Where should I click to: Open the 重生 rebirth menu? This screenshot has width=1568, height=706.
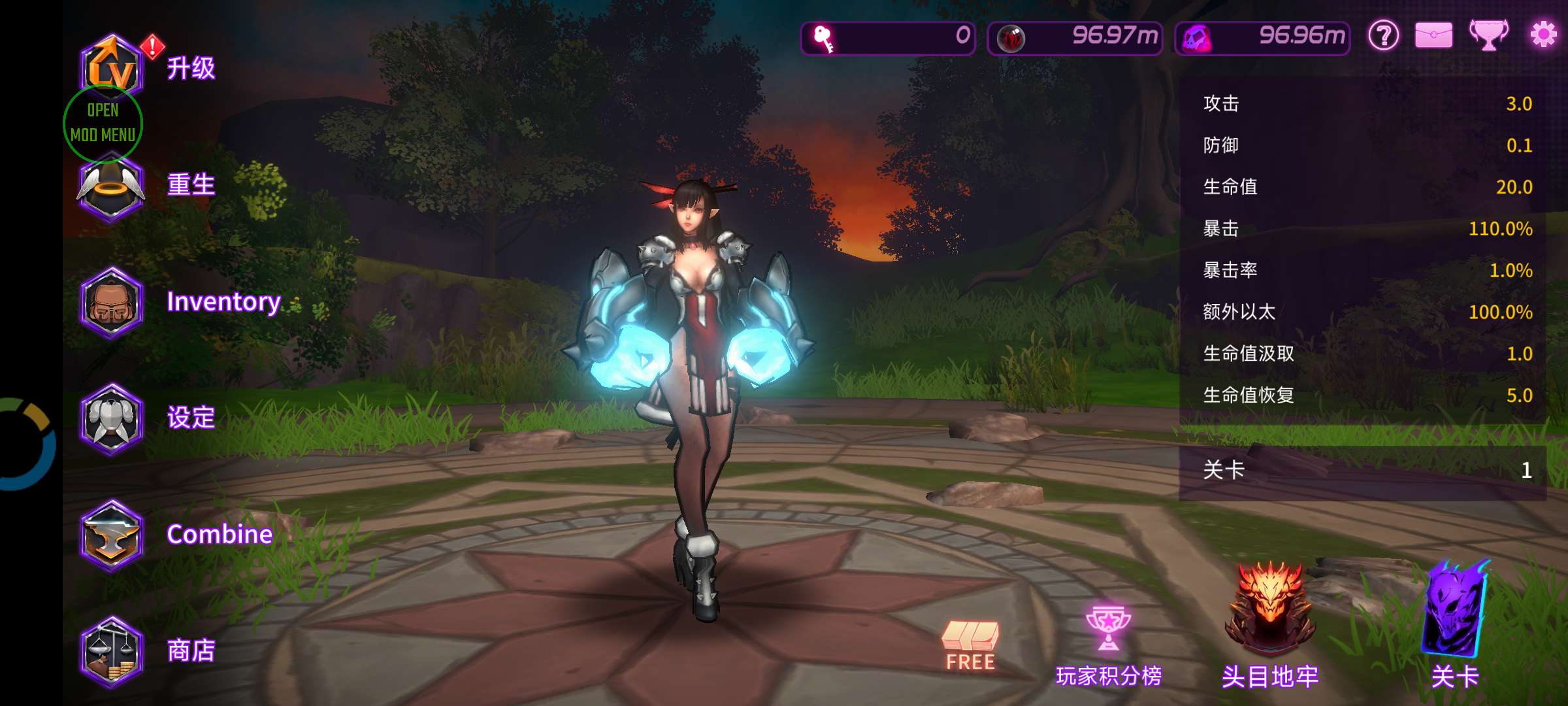pyautogui.click(x=111, y=186)
